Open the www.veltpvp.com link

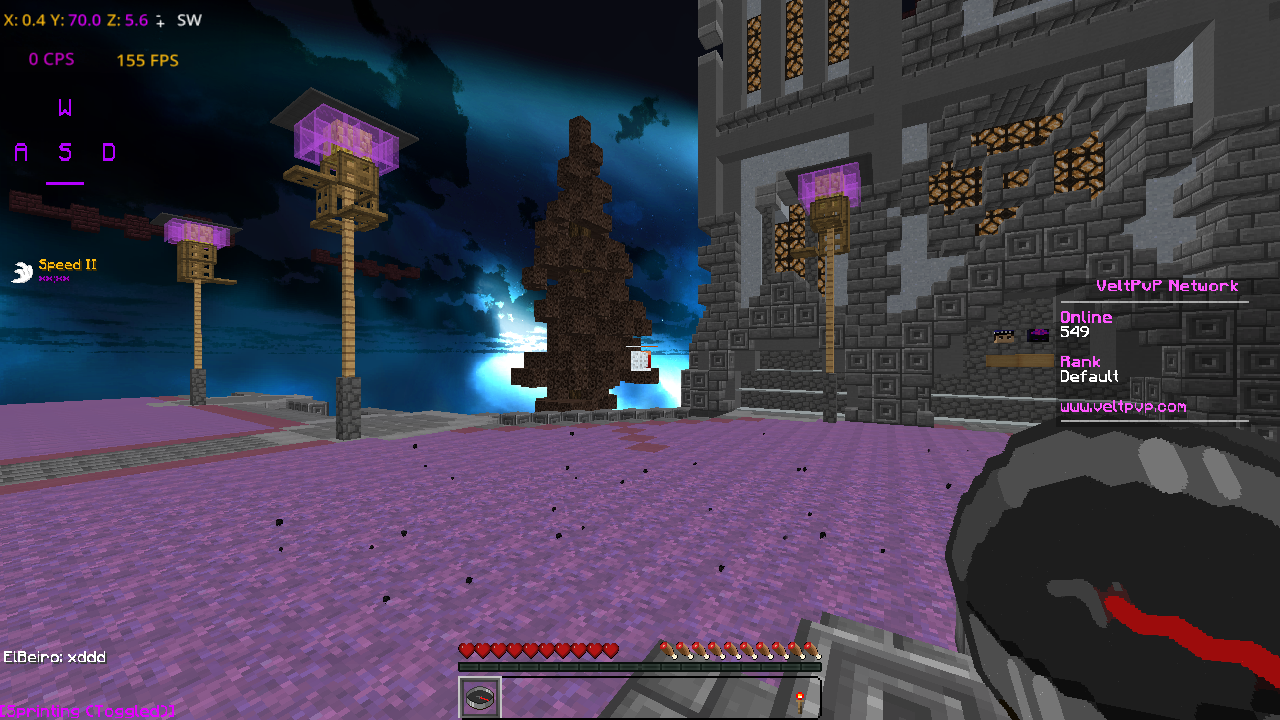1124,407
